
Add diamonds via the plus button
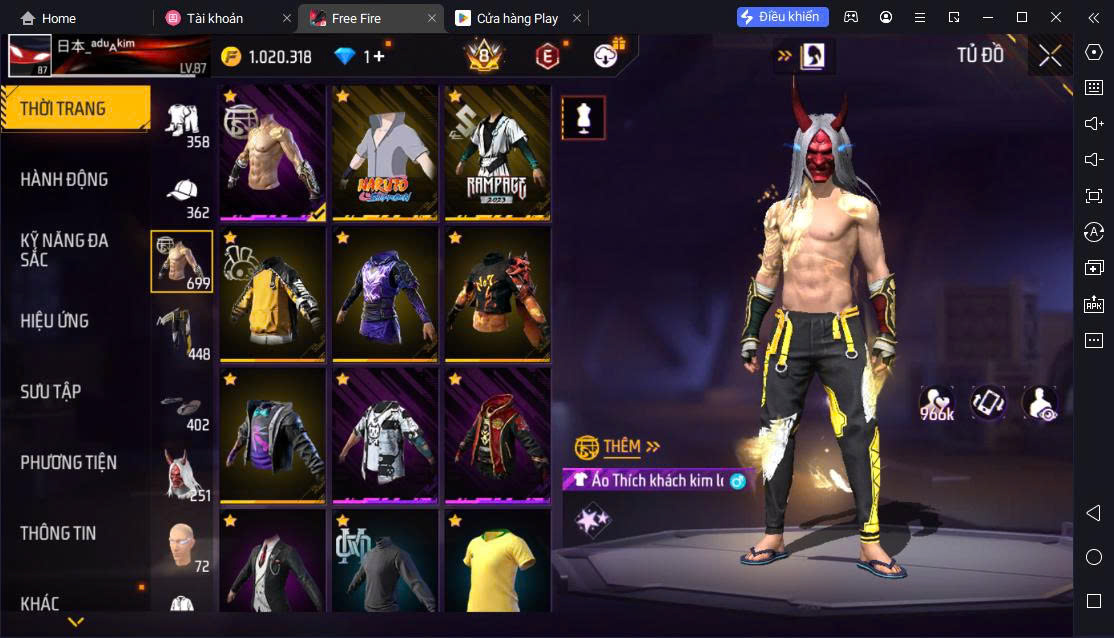[x=376, y=57]
